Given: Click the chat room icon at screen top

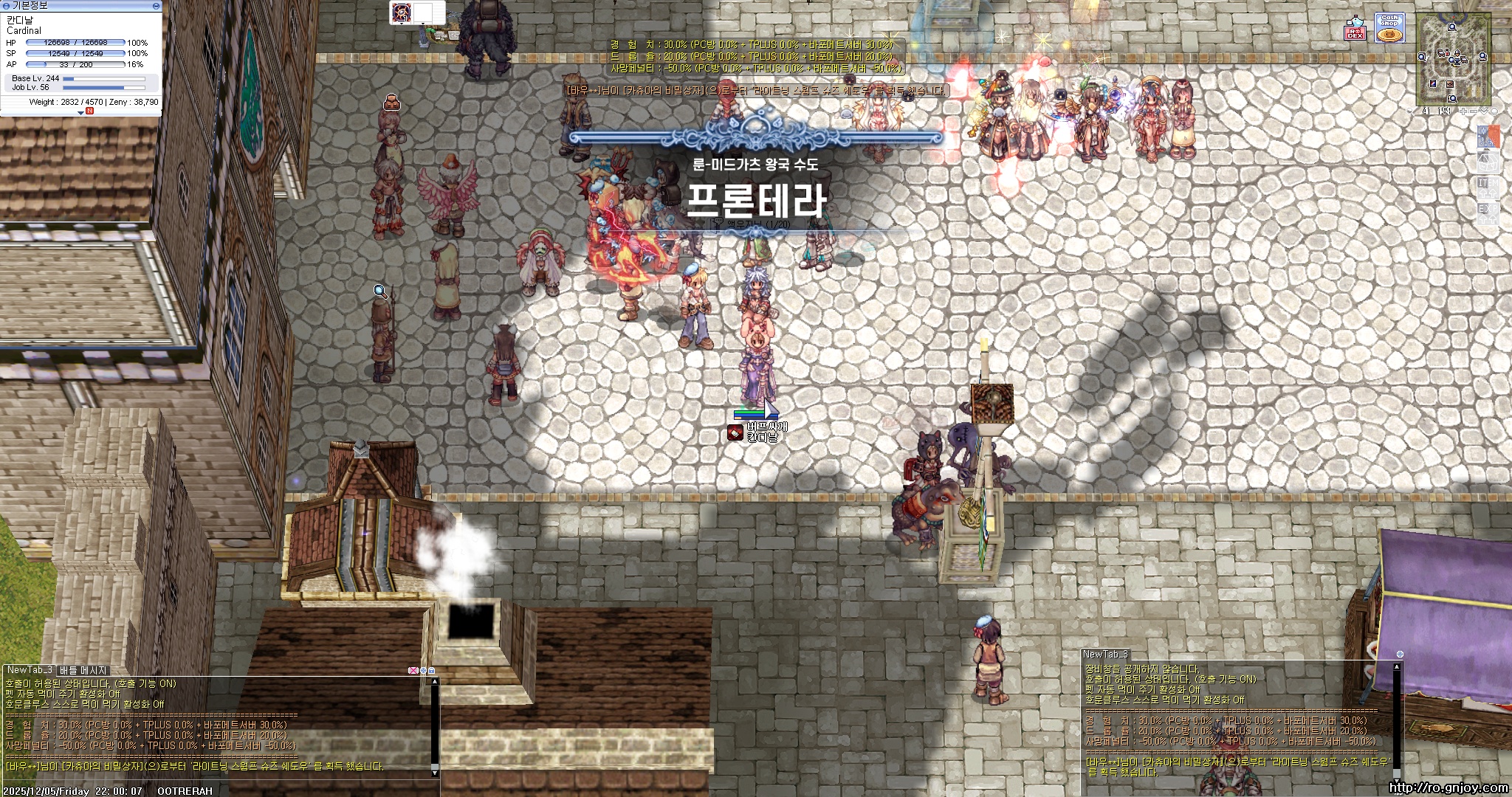Looking at the screenshot, I should click(402, 12).
